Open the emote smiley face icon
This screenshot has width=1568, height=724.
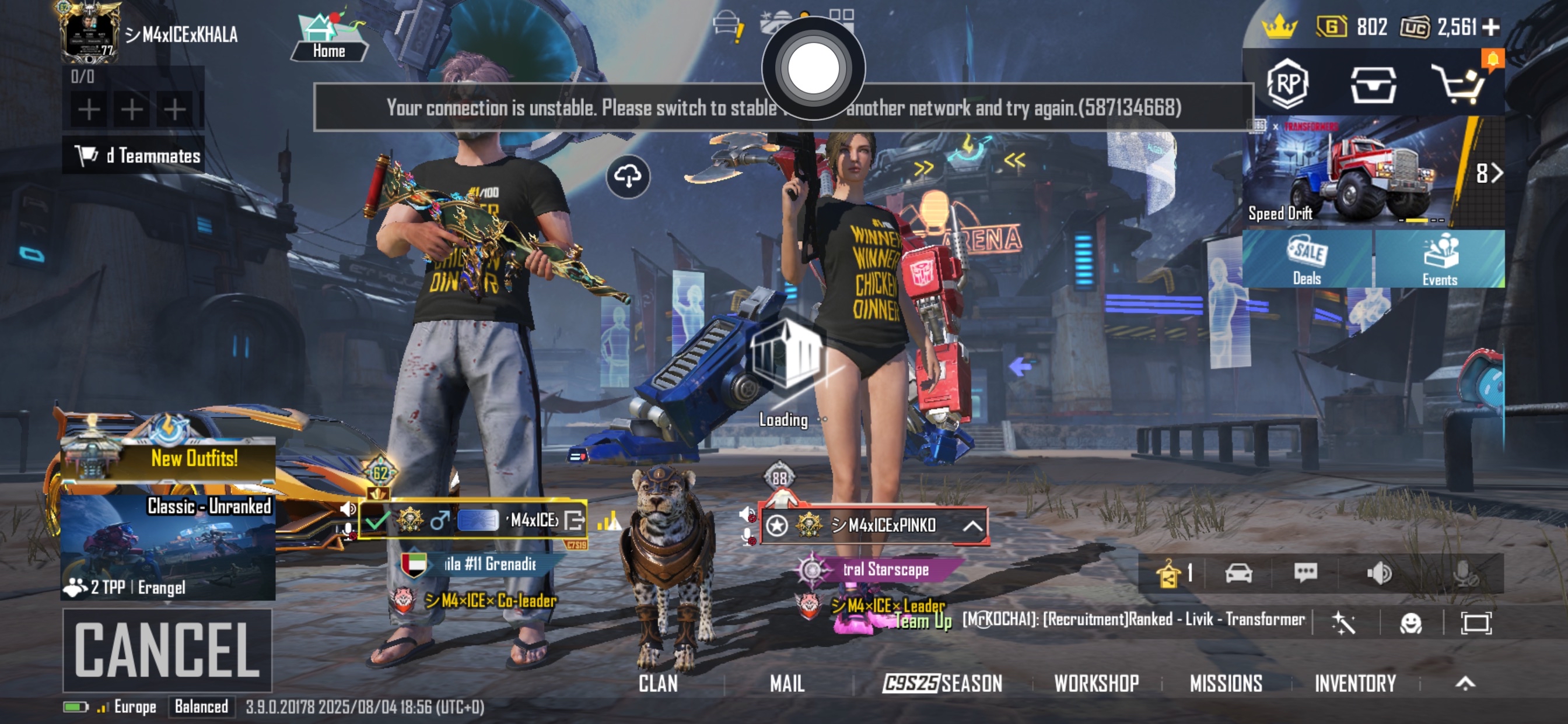click(1410, 623)
